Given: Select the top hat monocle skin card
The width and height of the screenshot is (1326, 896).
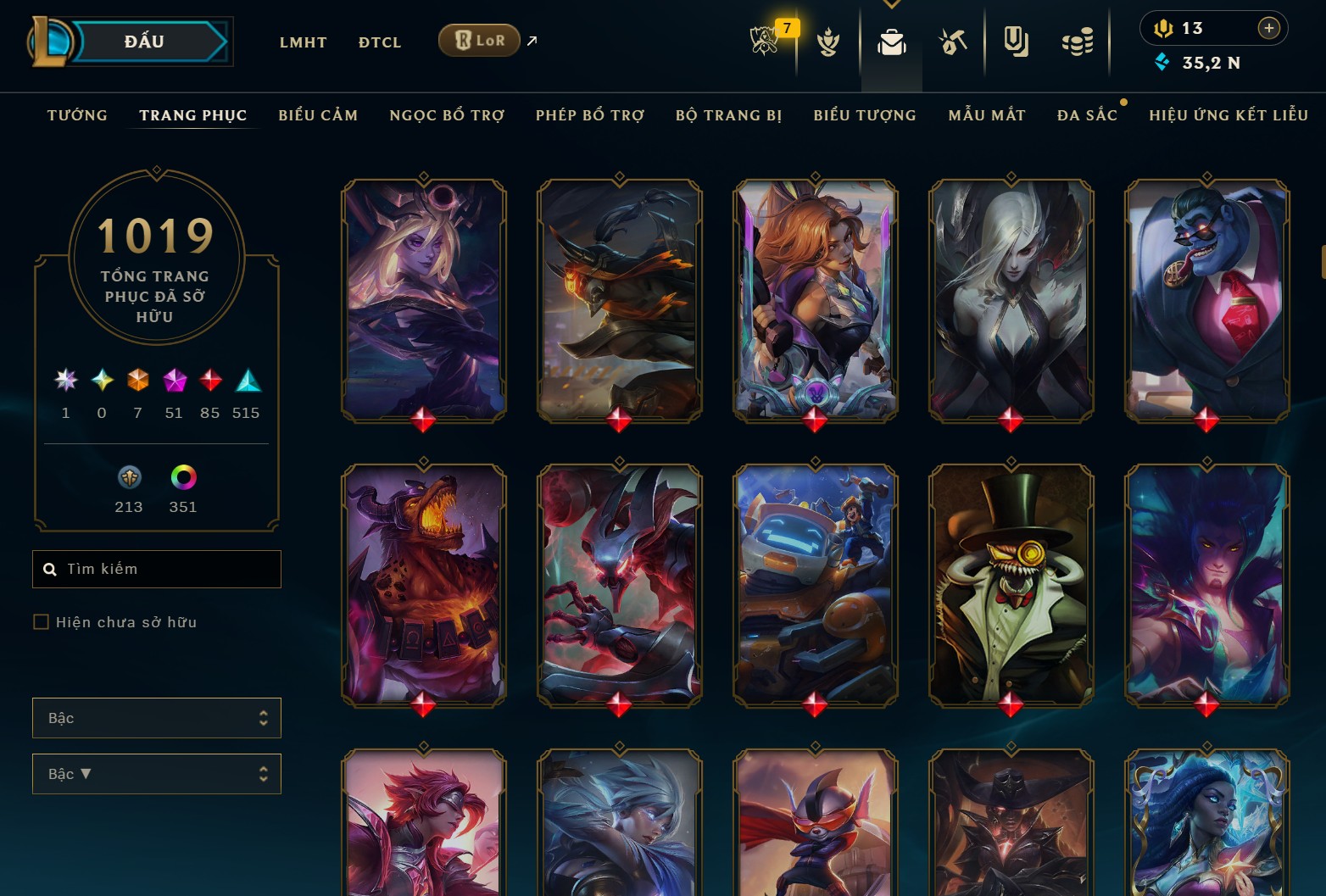Looking at the screenshot, I should pyautogui.click(x=1011, y=585).
